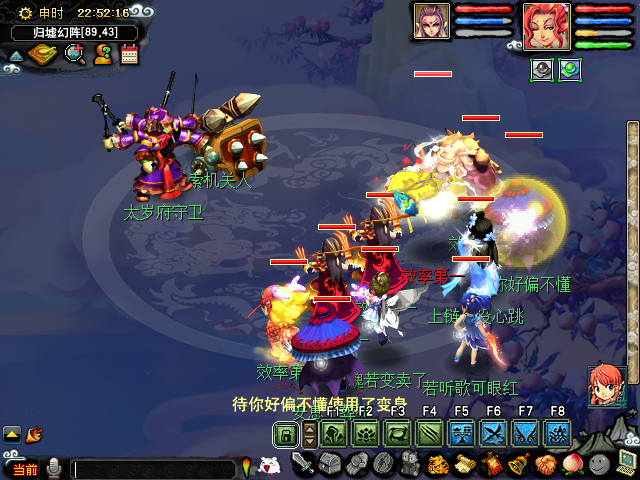Click the red-haired player character portrait
Screen dimensions: 640x480
[546, 26]
